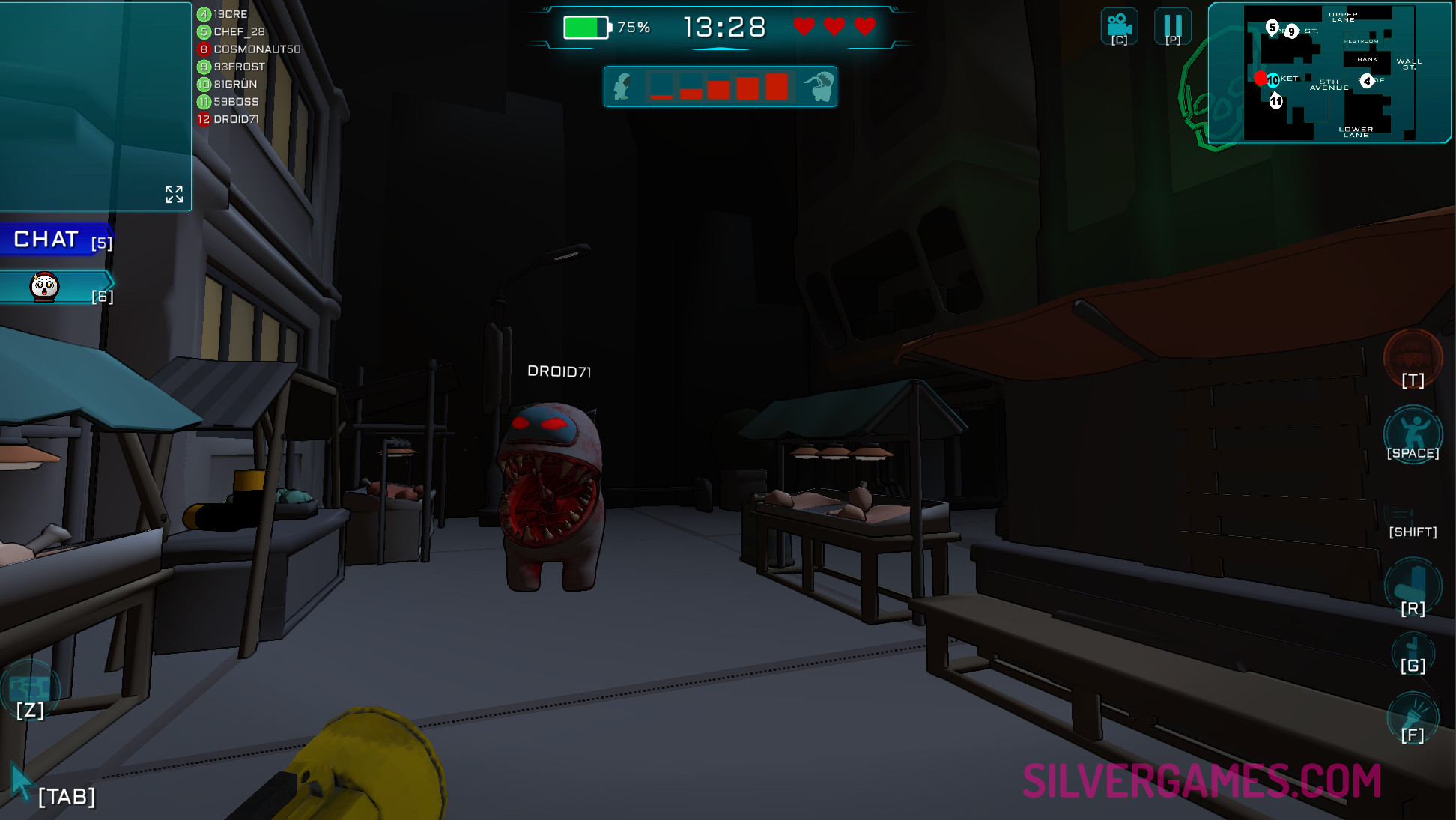
Task: Select DROID71 in the player list
Action: 236,119
